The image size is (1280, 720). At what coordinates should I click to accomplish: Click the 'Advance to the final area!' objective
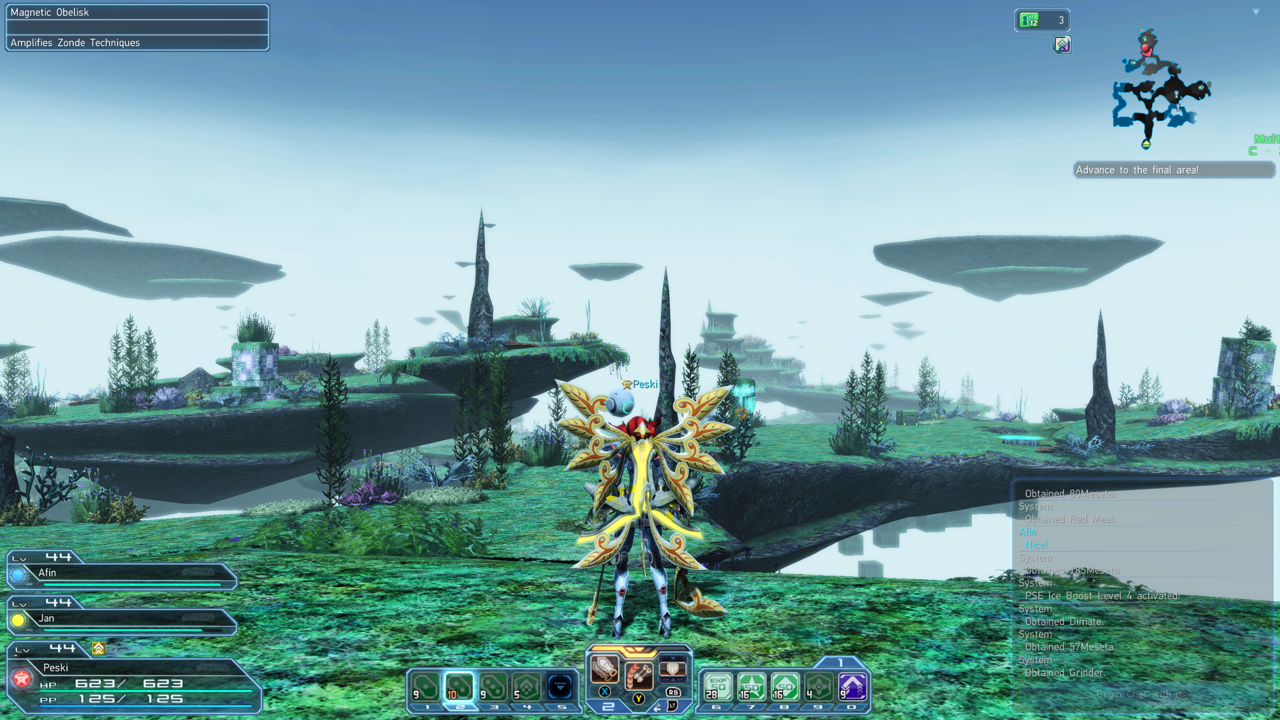point(1173,170)
